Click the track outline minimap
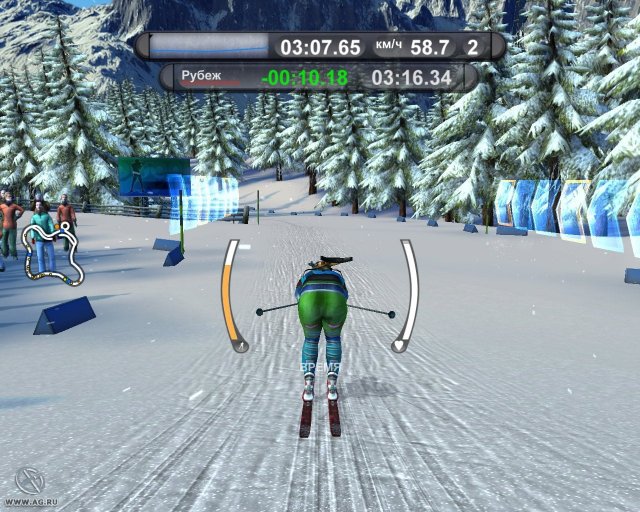640x512 pixels. 54,251
